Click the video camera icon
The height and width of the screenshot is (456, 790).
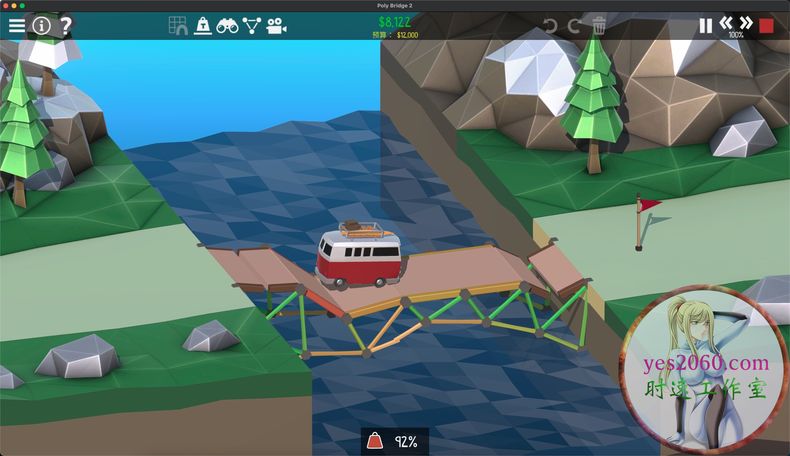(276, 26)
